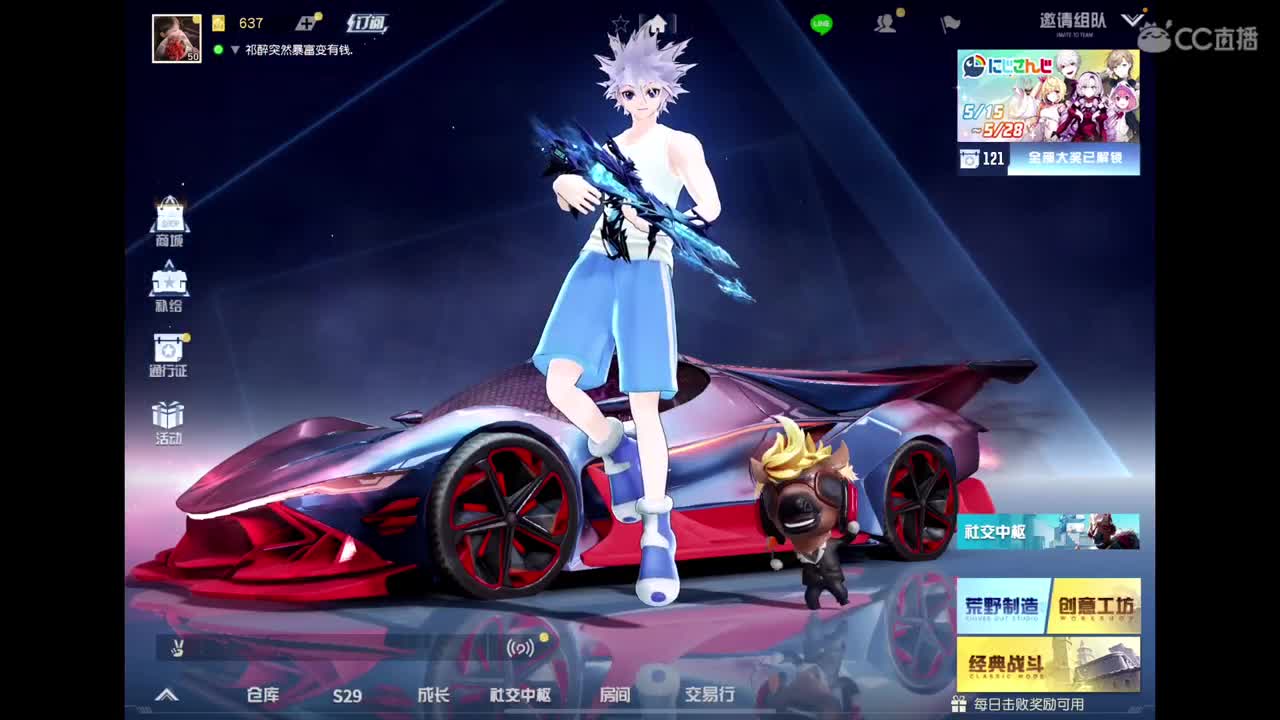Click the 全服大奖已解锁 reward button
This screenshot has height=720, width=1280.
(1075, 158)
